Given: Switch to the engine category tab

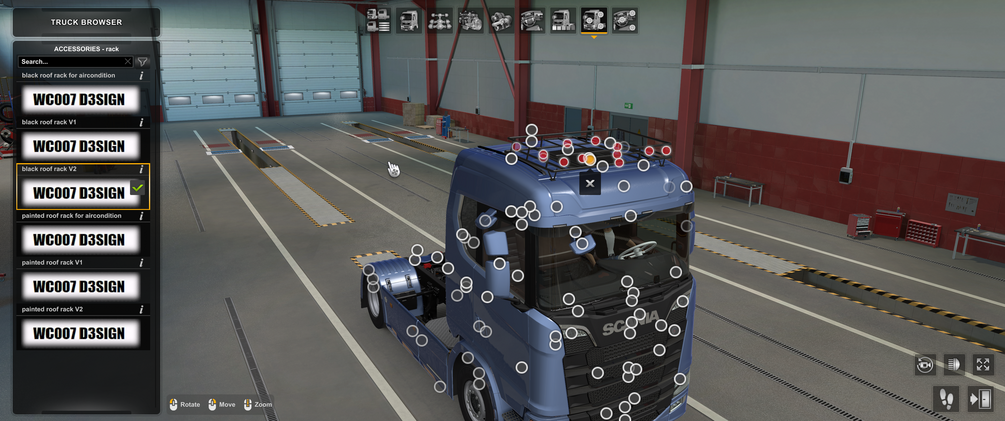Looking at the screenshot, I should pyautogui.click(x=471, y=19).
